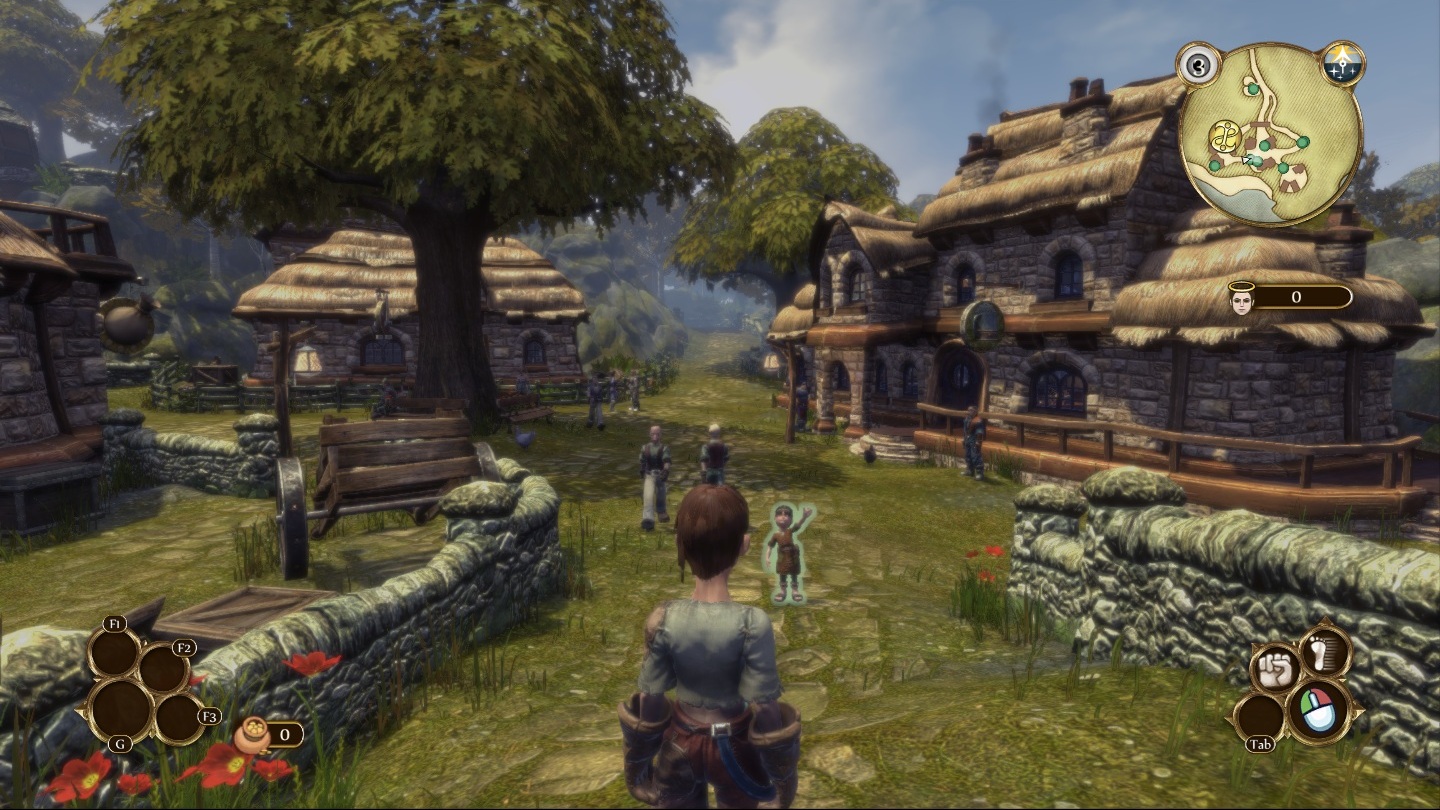1440x810 pixels.
Task: Choose the quick slot labeled F2
Action: coord(163,669)
